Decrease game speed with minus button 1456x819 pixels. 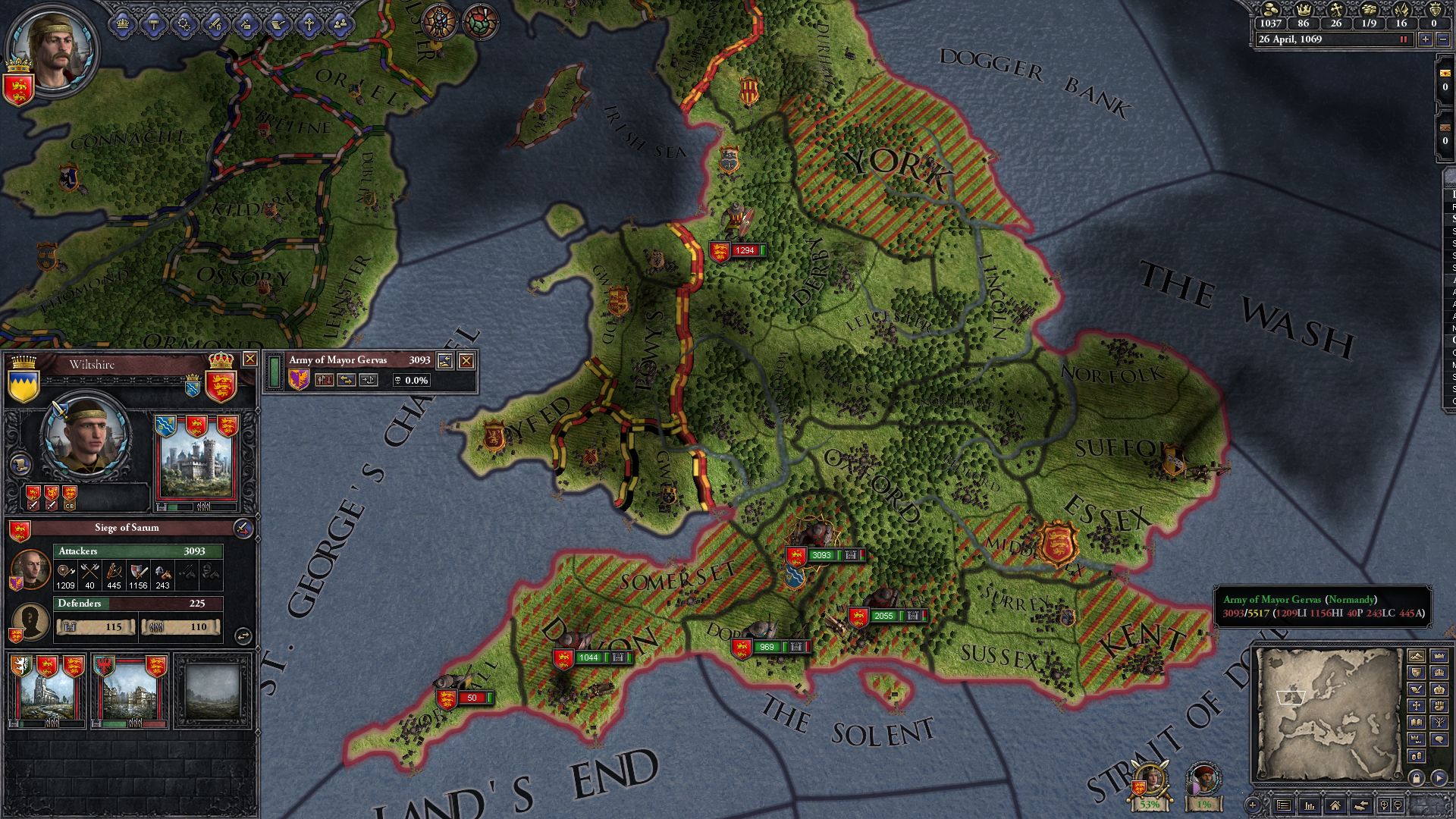tap(1443, 39)
